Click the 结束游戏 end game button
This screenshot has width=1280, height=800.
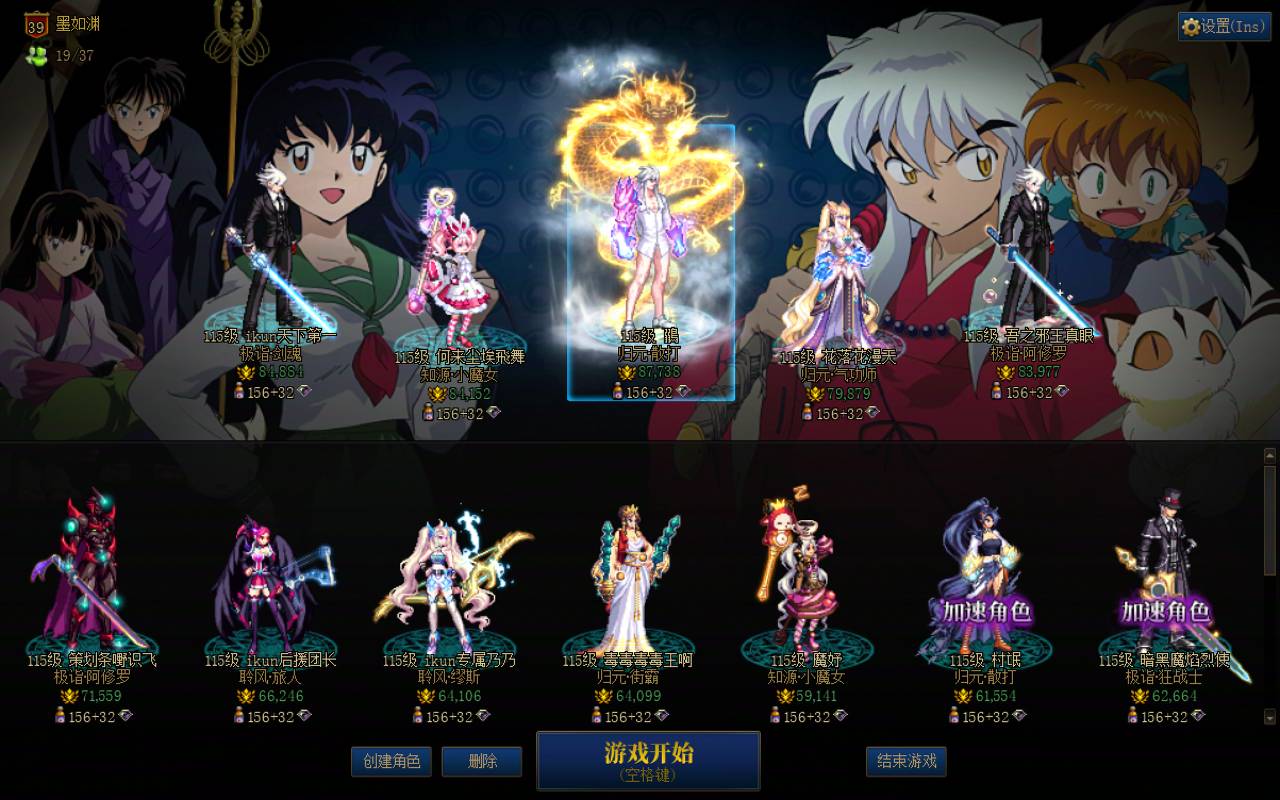click(906, 761)
